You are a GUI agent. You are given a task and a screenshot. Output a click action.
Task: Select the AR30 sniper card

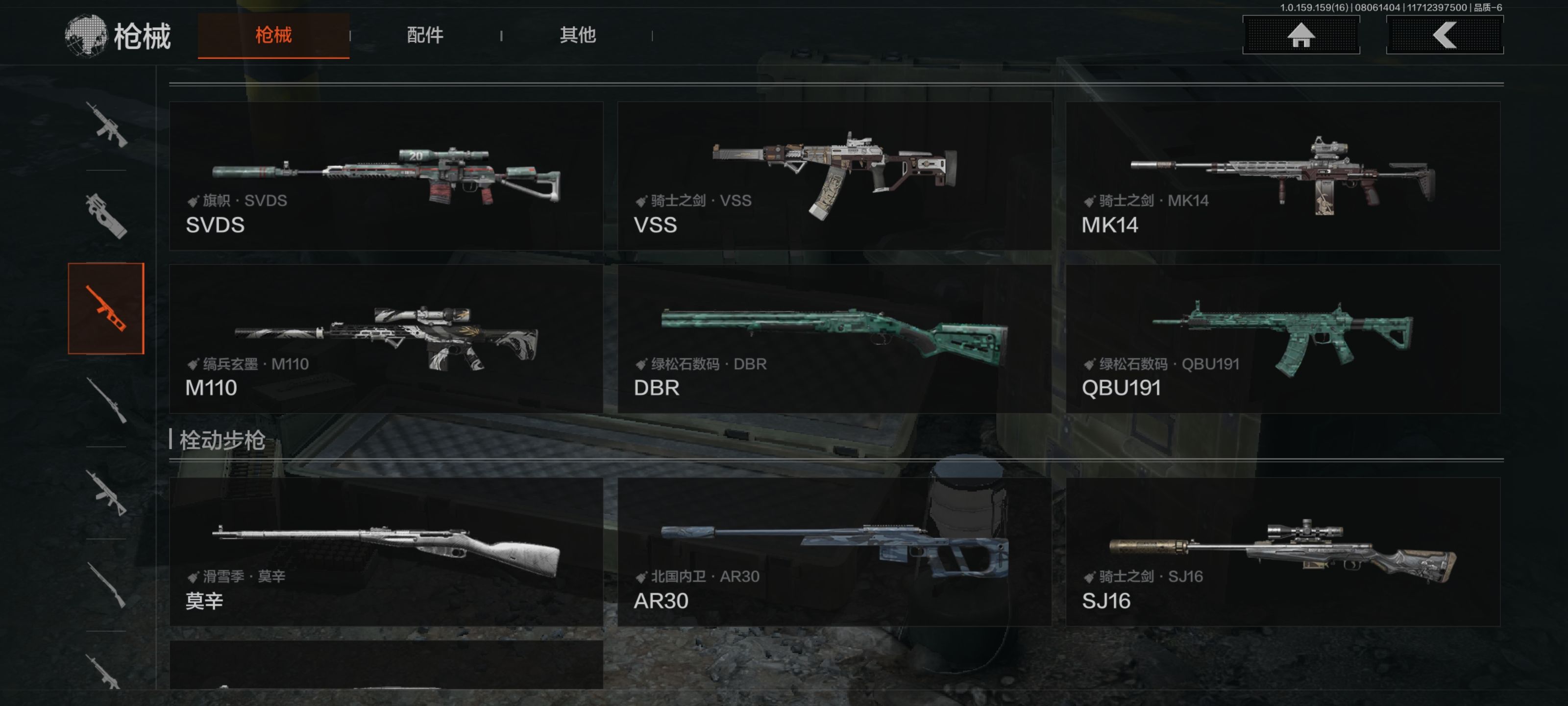coord(834,551)
